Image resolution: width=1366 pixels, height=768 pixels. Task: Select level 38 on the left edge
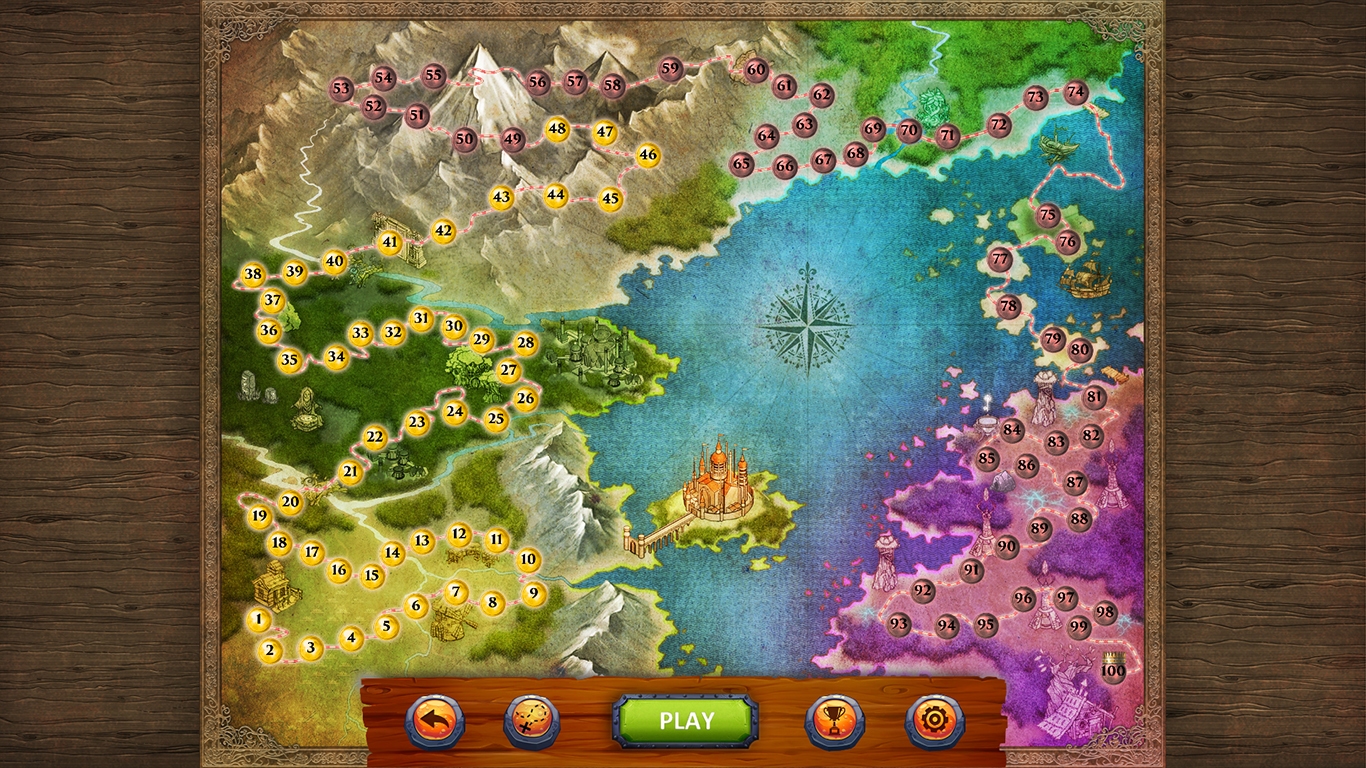pyautogui.click(x=253, y=272)
